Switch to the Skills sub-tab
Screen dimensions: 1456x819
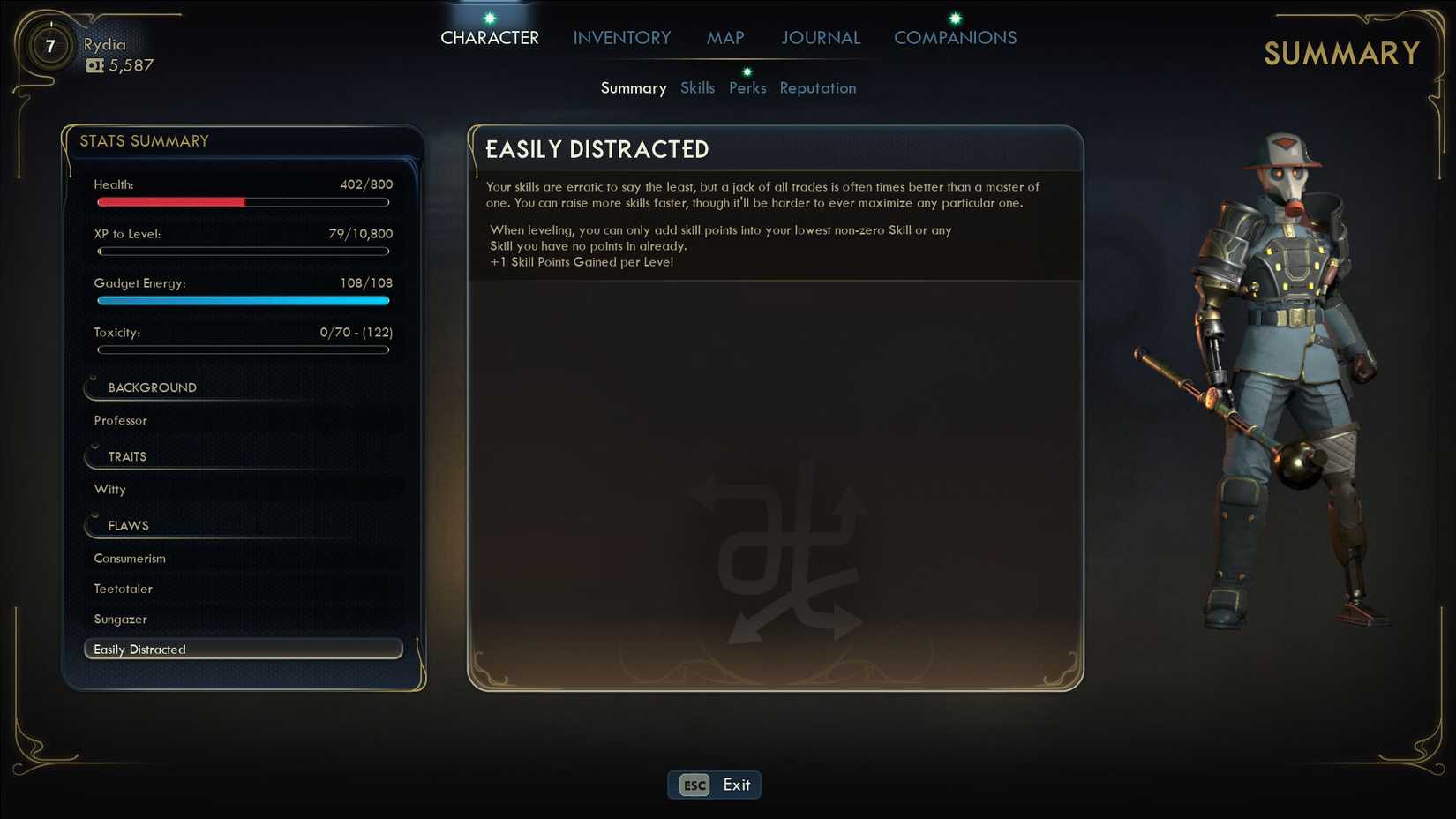pos(698,87)
